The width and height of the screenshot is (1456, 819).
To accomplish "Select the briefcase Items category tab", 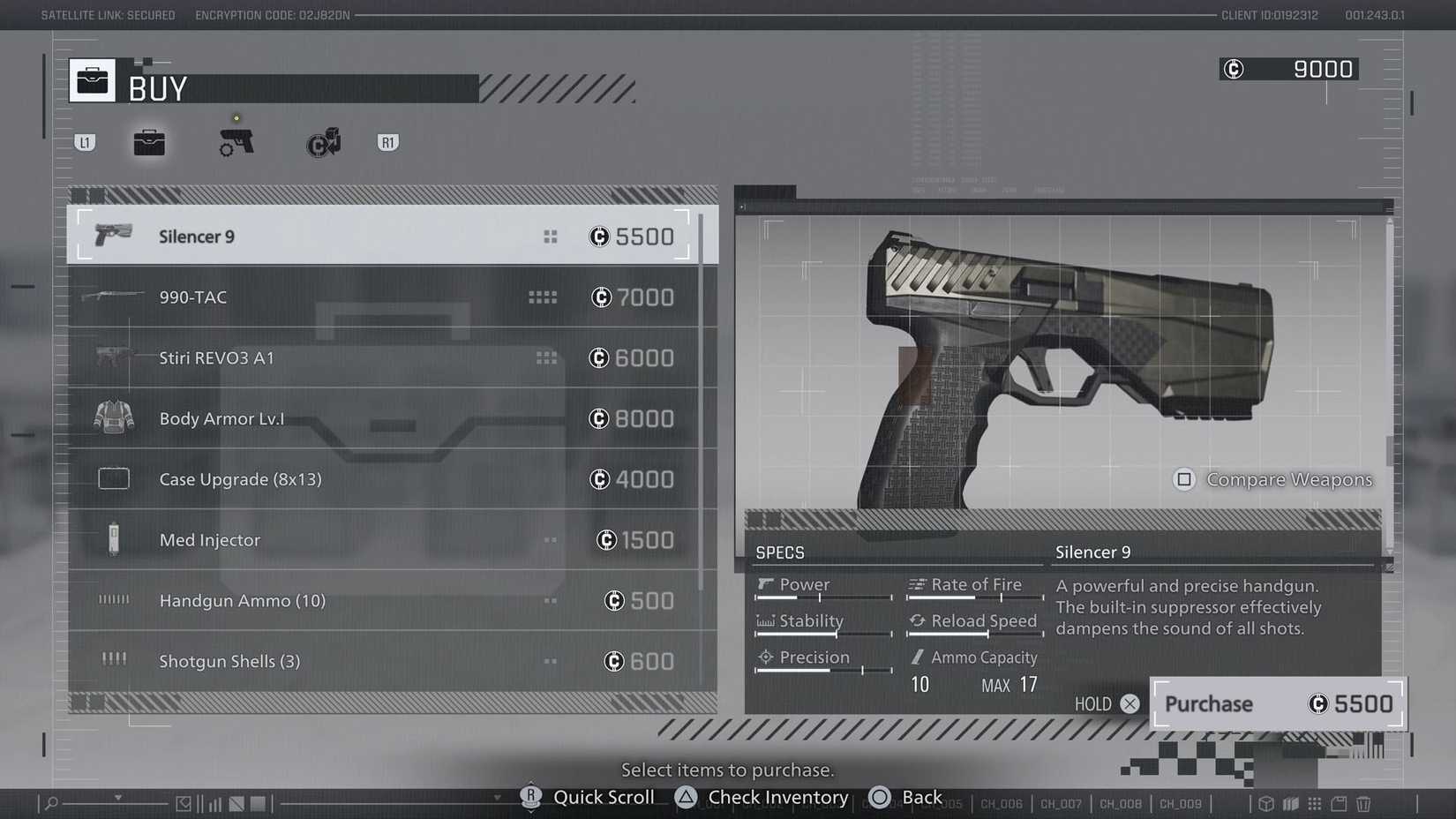I will pyautogui.click(x=149, y=141).
